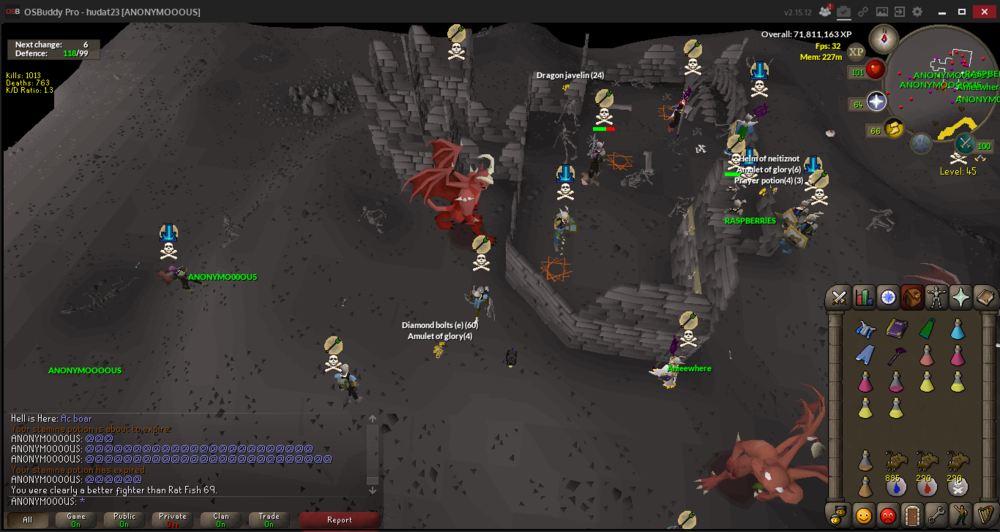The width and height of the screenshot is (1000, 532).
Task: Click the Report button
Action: tap(339, 519)
